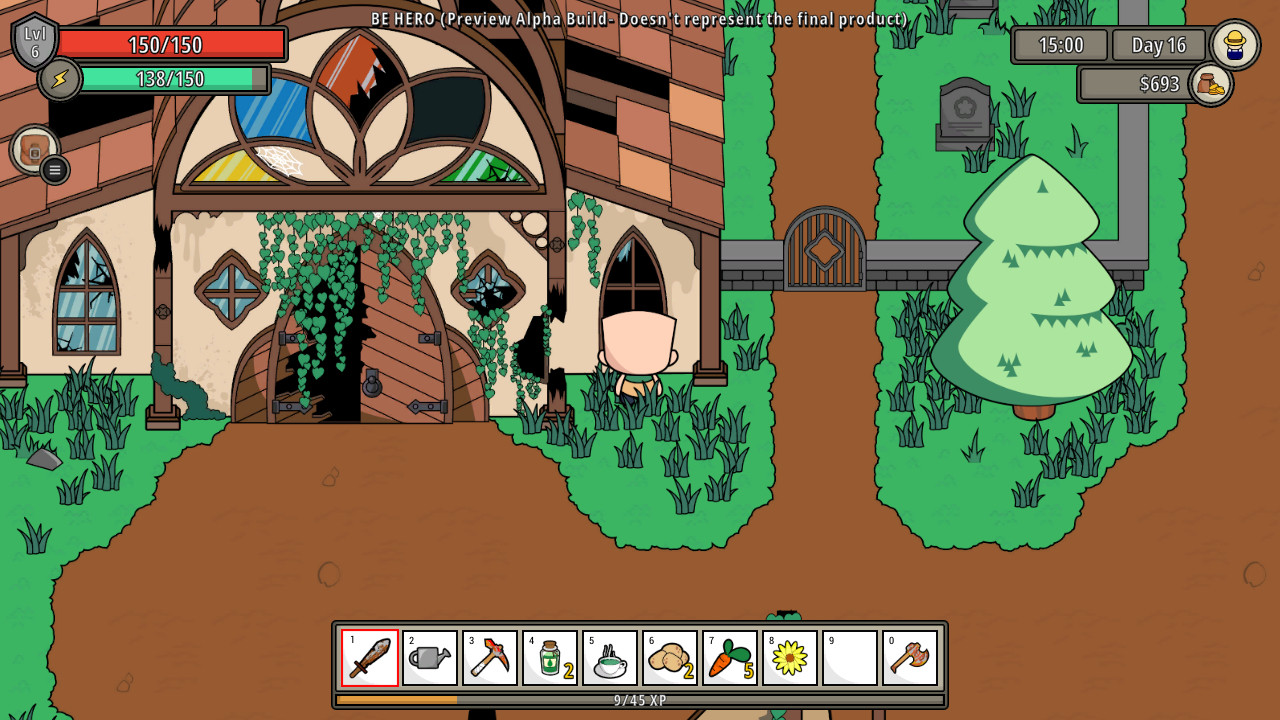
Task: Click the 15:00 clock display
Action: click(1062, 45)
